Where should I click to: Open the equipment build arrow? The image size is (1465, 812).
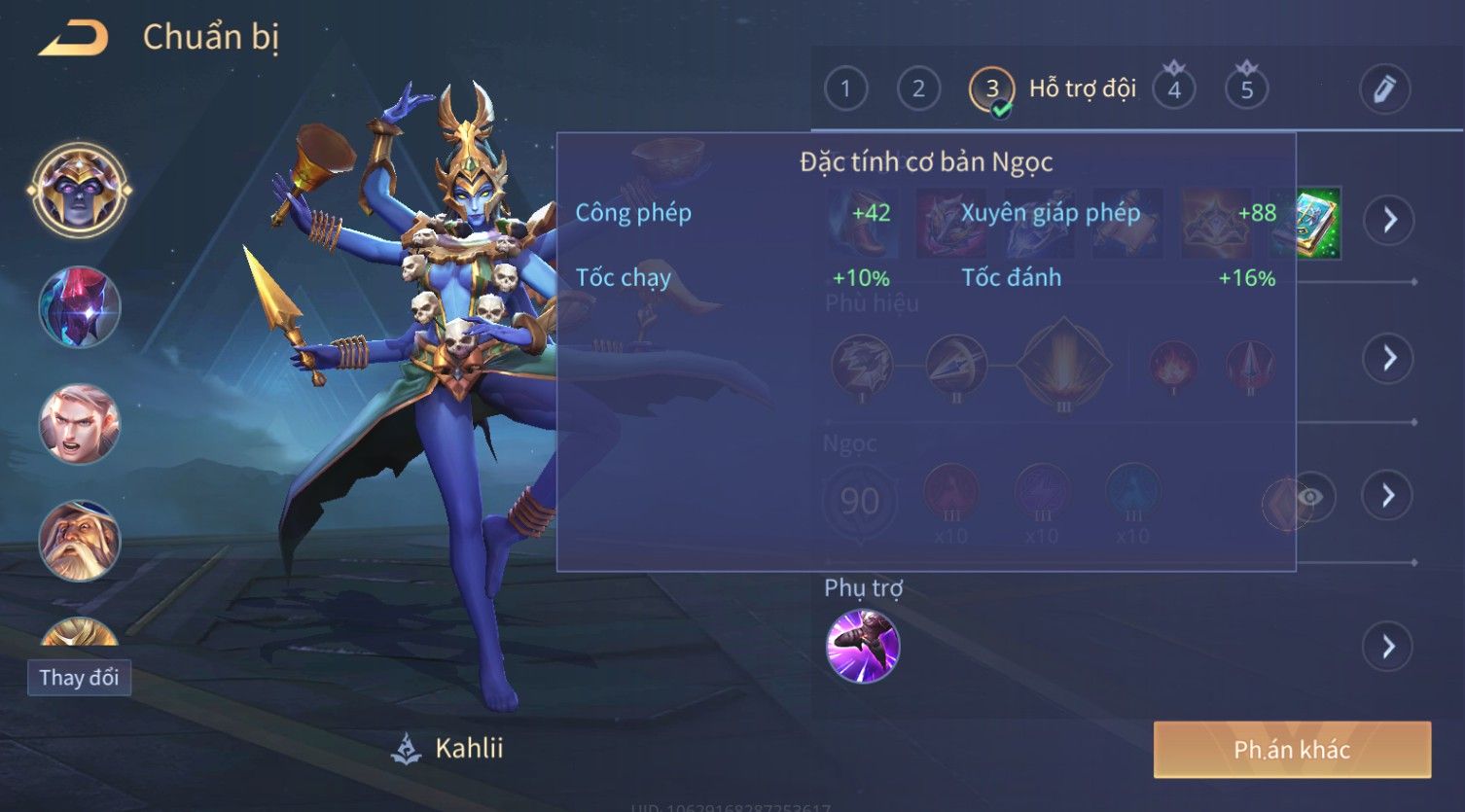coord(1389,220)
